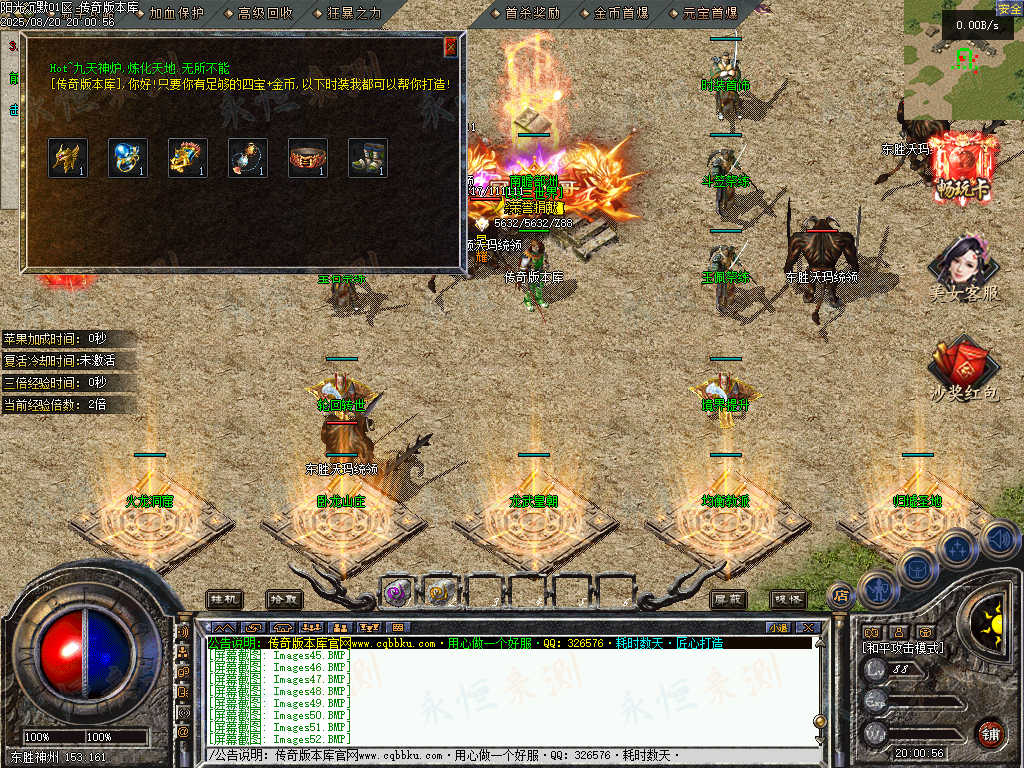Open the 畅玩卡 card icon
Image resolution: width=1024 pixels, height=768 pixels.
pos(964,165)
